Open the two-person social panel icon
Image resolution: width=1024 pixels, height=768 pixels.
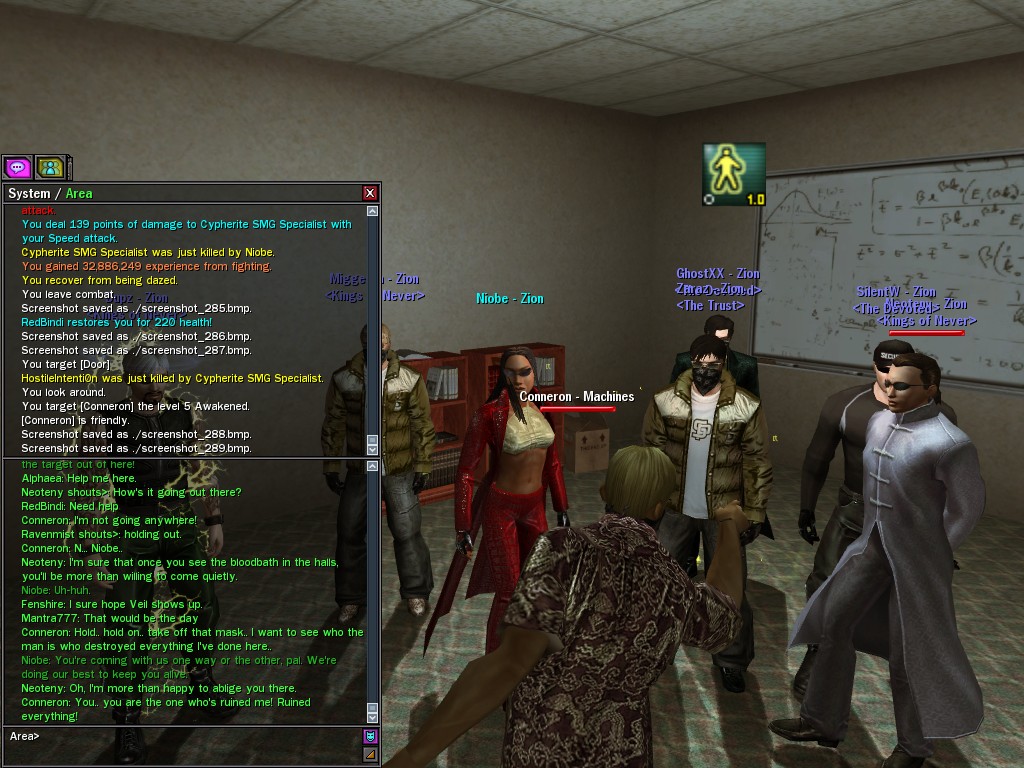(50, 167)
